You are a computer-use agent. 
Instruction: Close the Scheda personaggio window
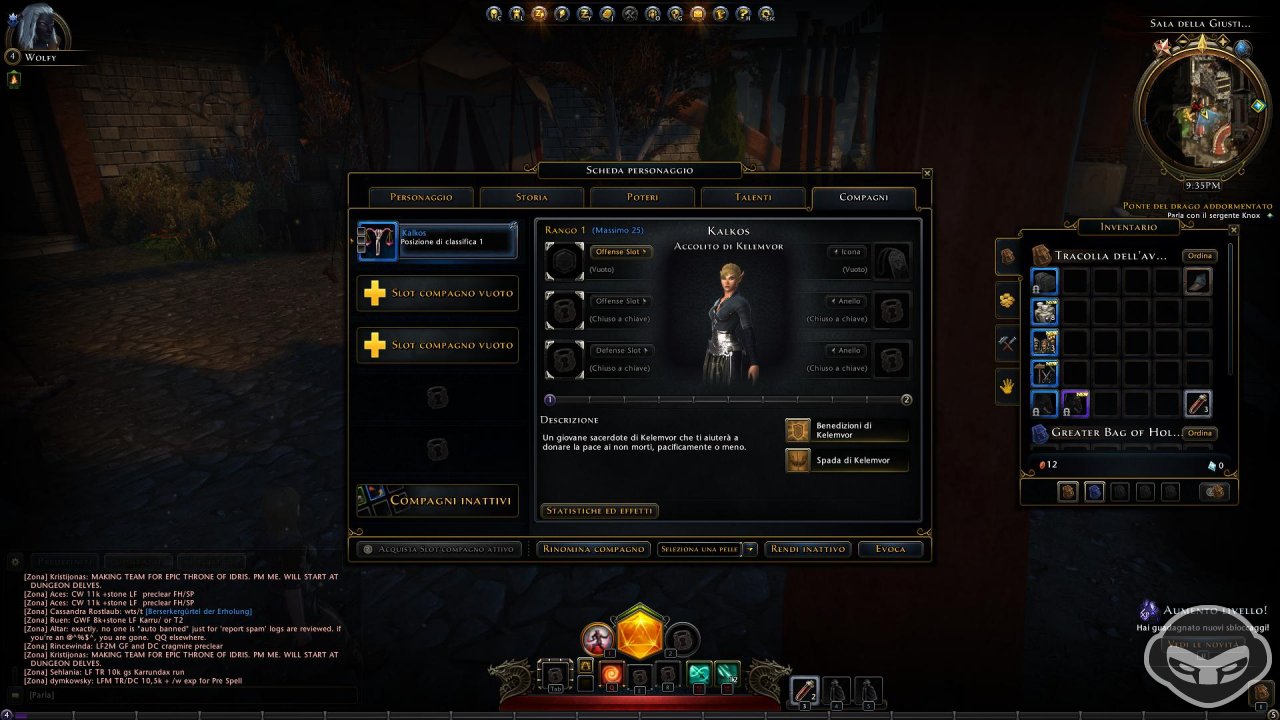click(x=927, y=173)
